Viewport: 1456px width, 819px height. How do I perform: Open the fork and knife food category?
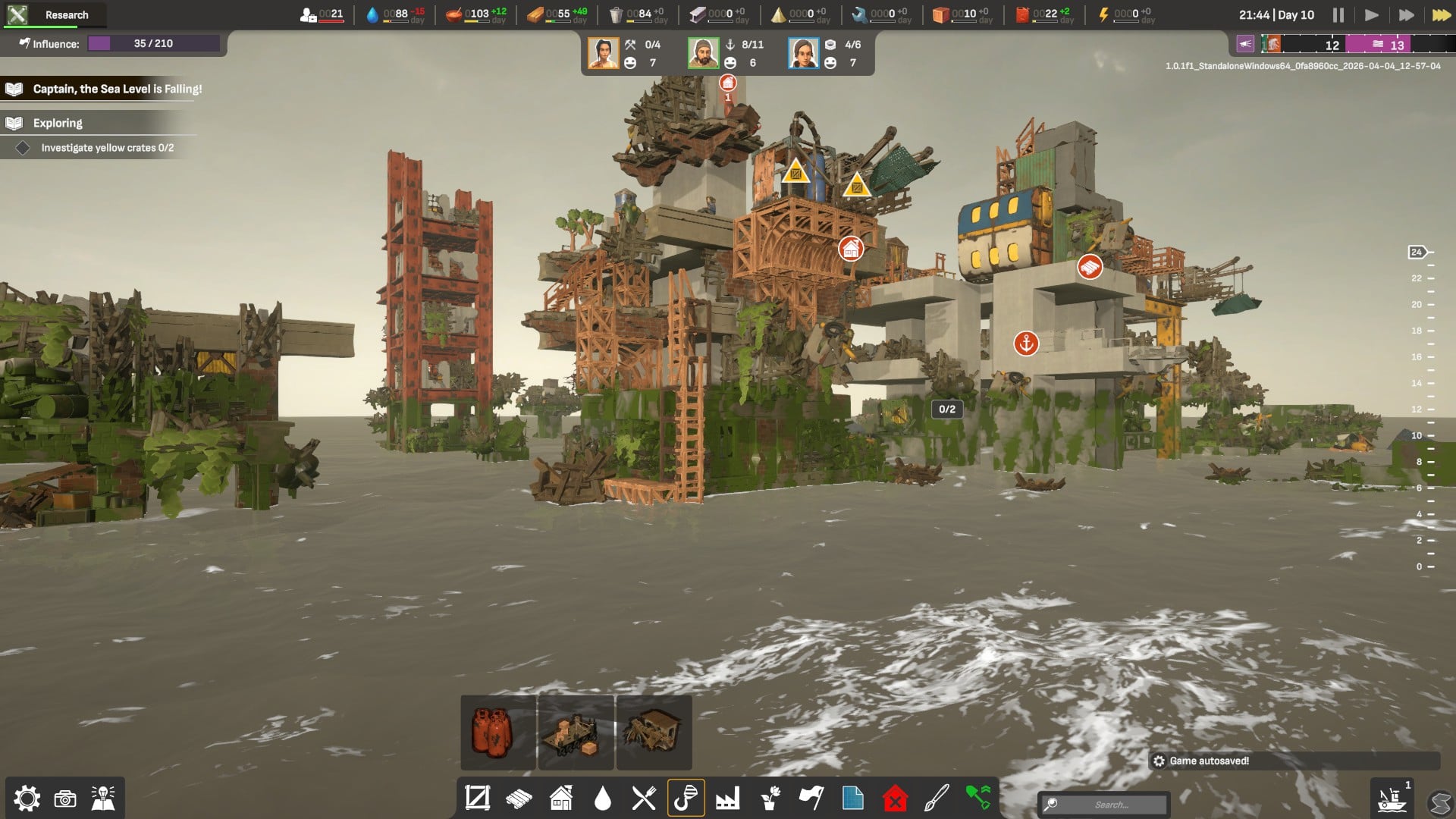[644, 798]
